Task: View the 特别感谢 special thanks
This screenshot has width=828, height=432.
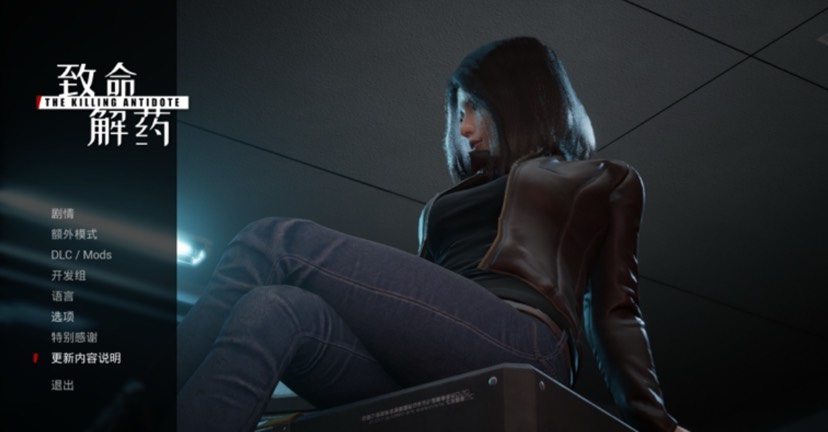Action: 74,337
